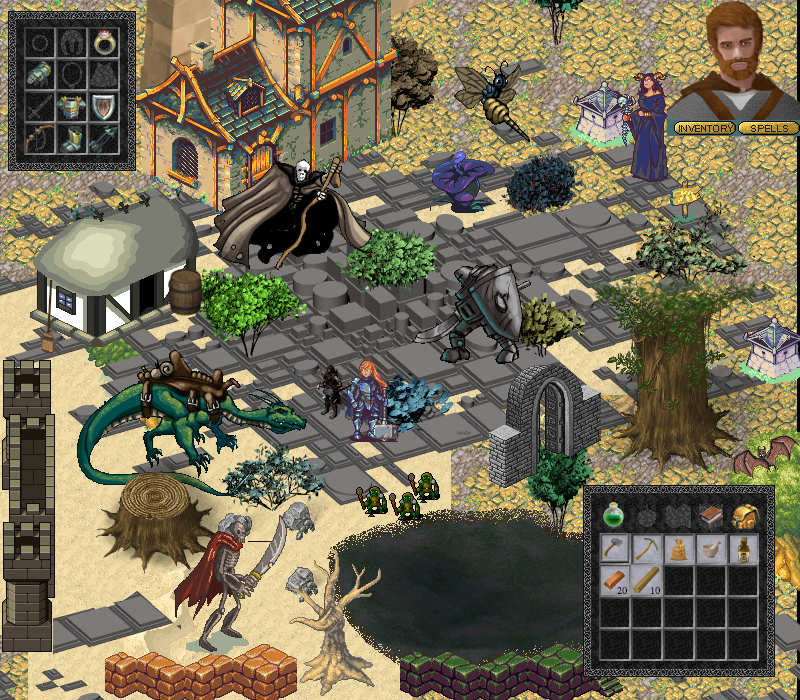800x700 pixels.
Task: Select the wooden log stack of 10
Action: point(646,580)
